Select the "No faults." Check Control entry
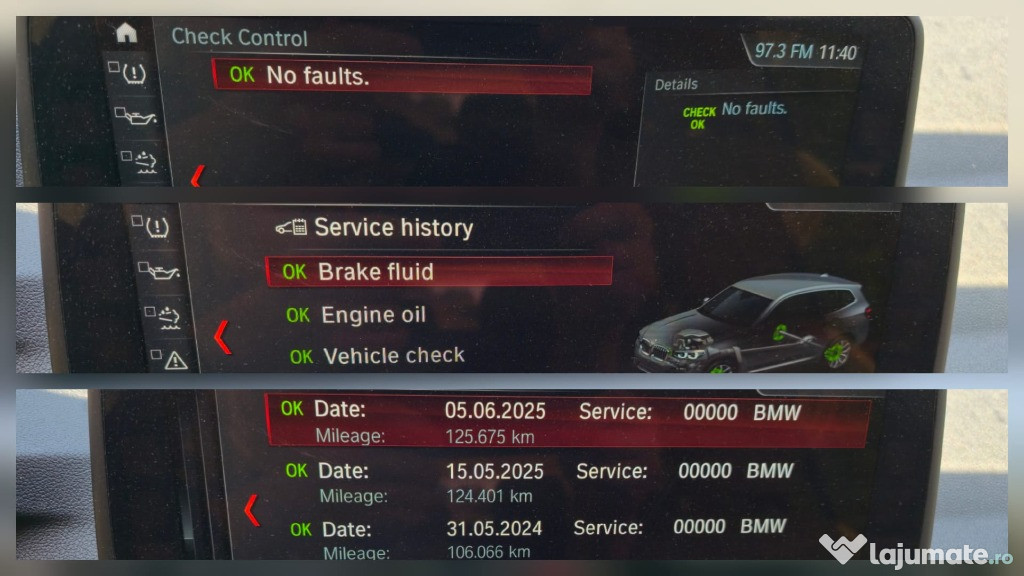Screen dimensions: 1024x576 [401, 77]
